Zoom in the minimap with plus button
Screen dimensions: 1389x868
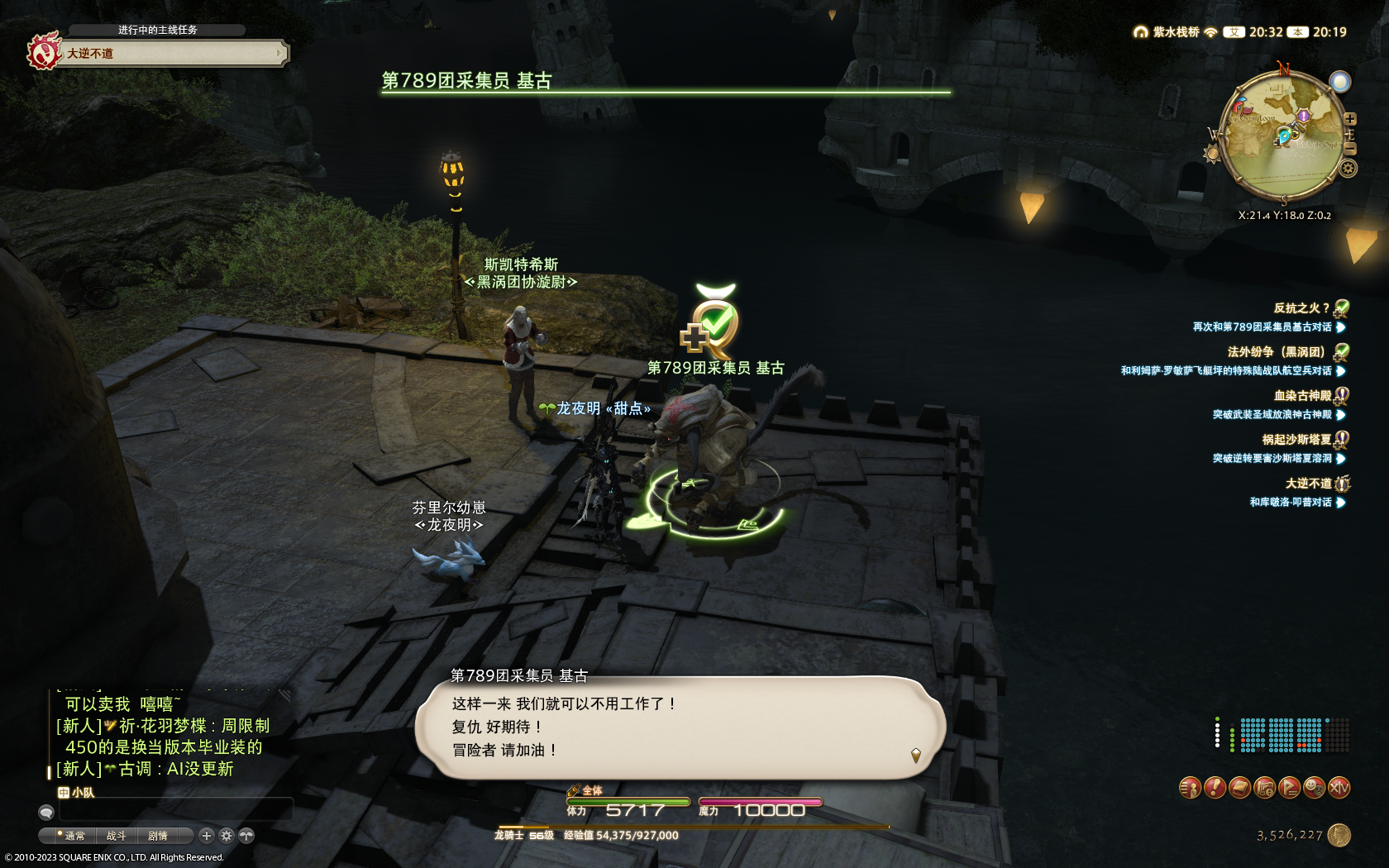click(x=1350, y=119)
